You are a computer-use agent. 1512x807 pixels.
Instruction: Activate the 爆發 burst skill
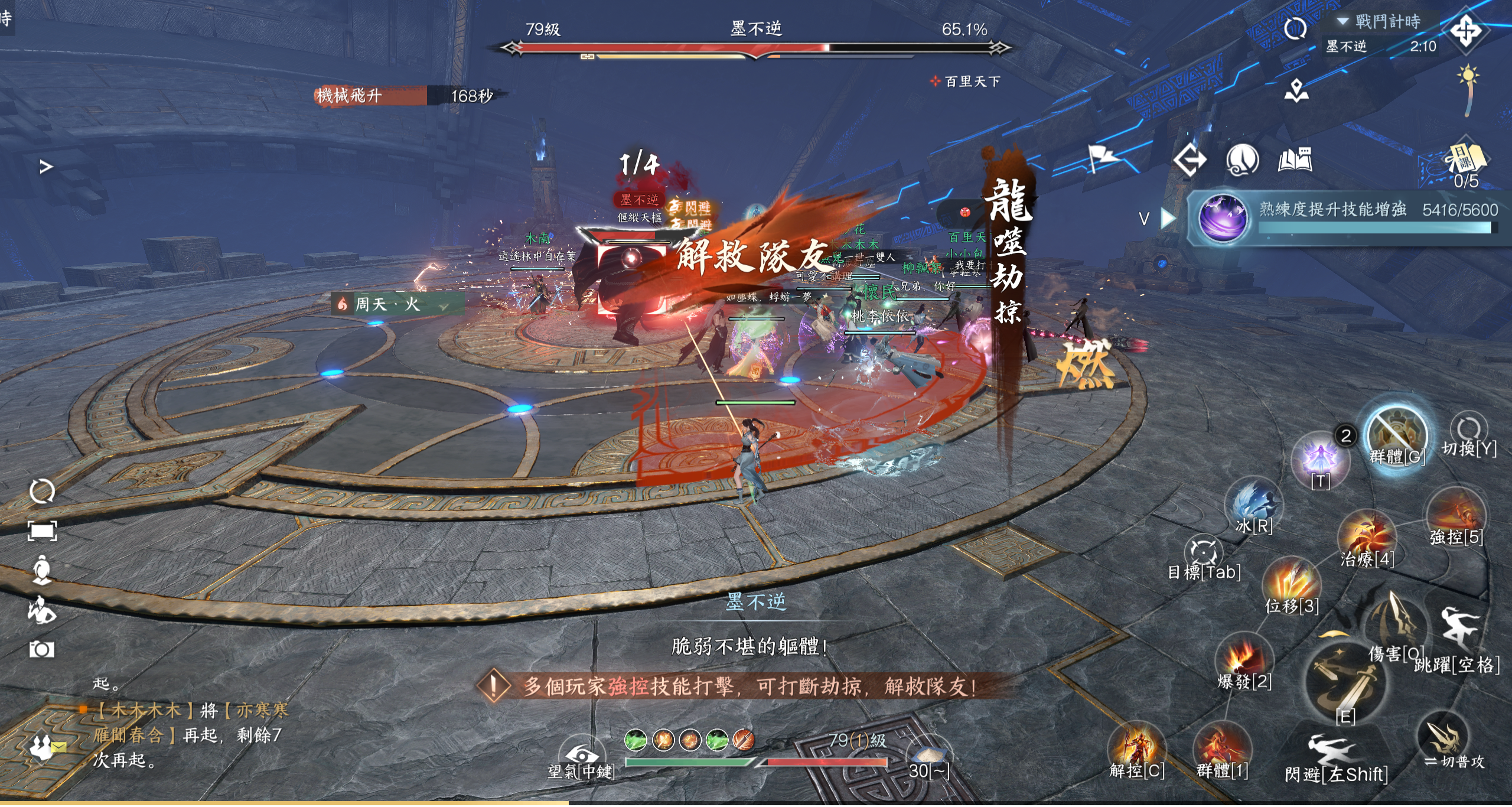coord(1244,659)
